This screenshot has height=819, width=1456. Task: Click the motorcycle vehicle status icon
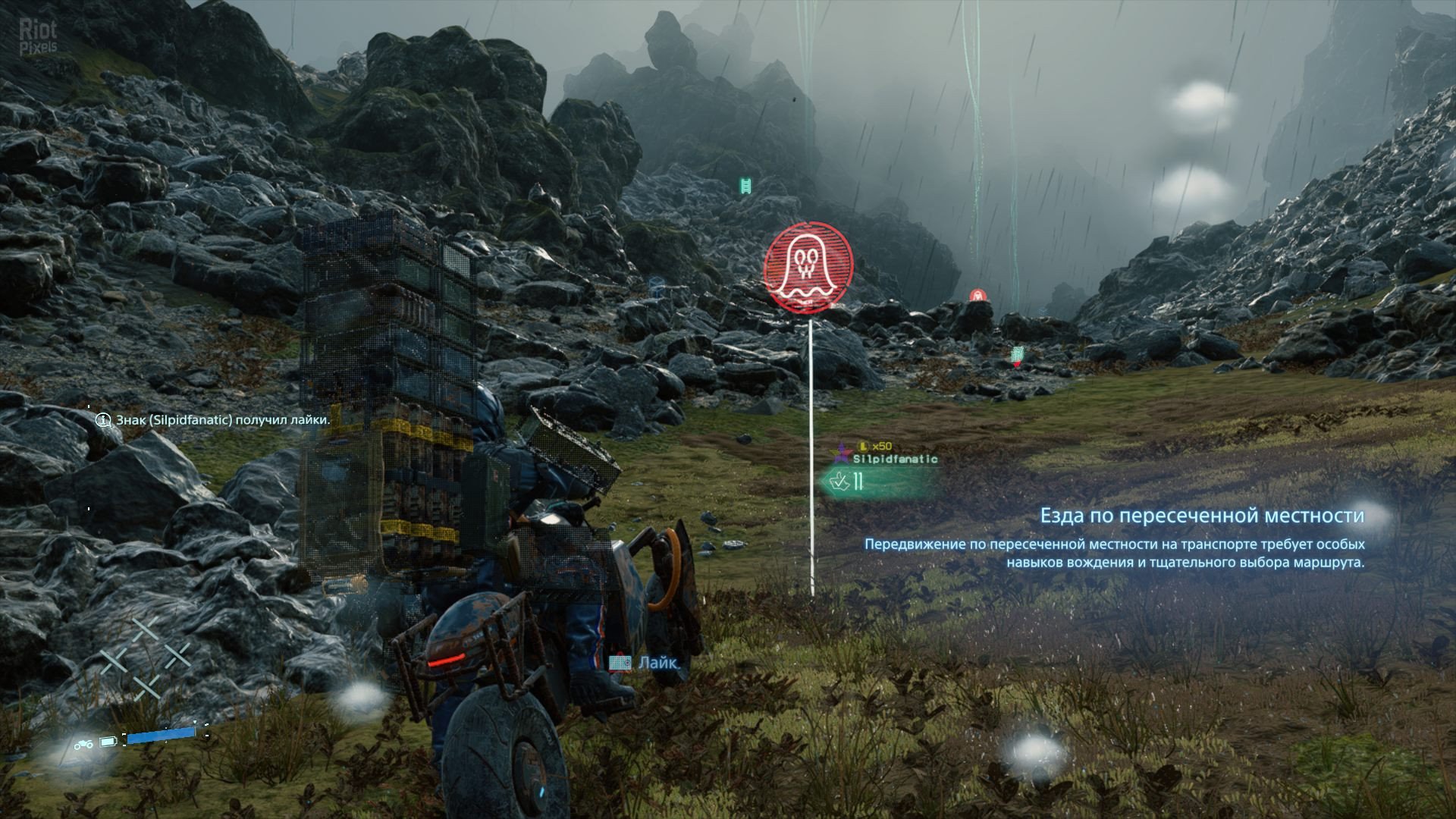click(83, 743)
